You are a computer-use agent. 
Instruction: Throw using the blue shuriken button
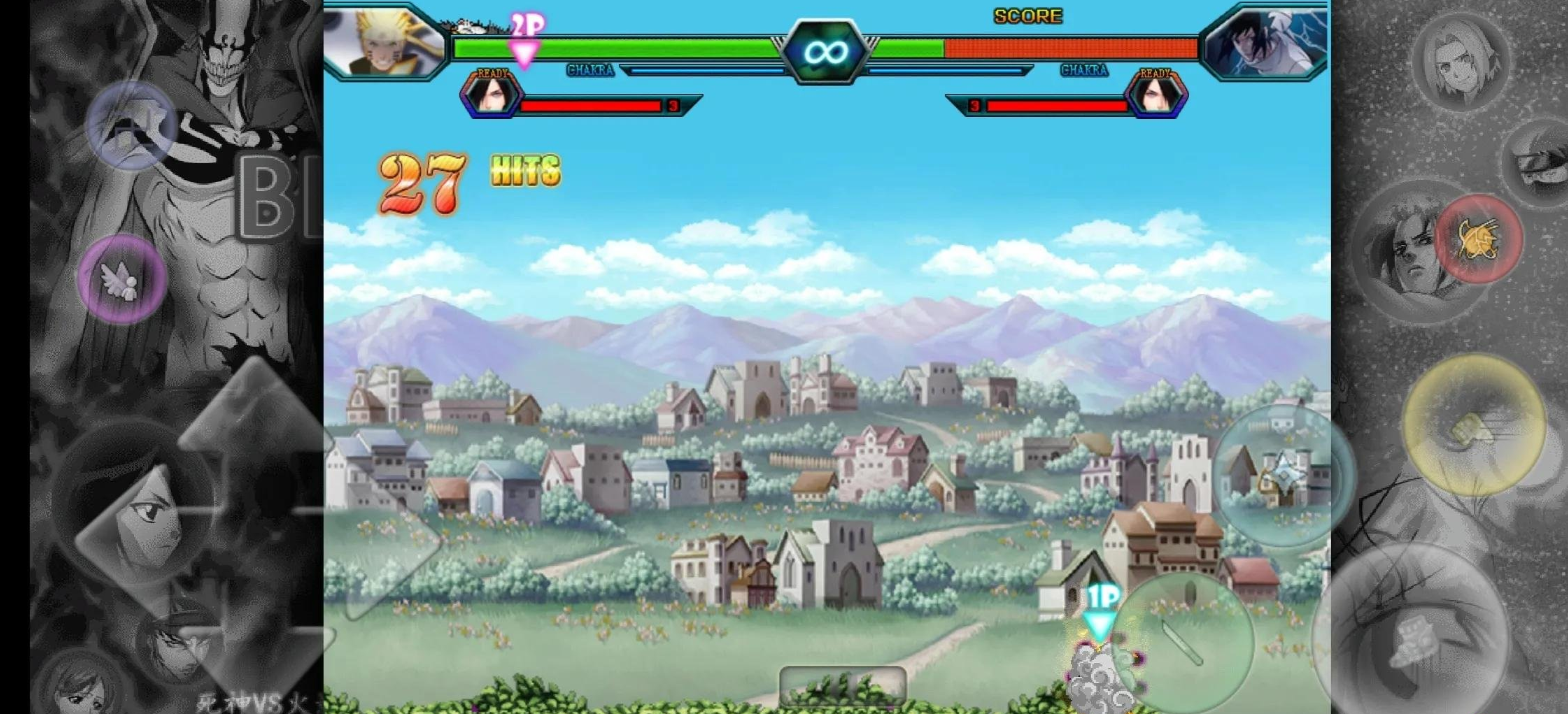click(1284, 475)
